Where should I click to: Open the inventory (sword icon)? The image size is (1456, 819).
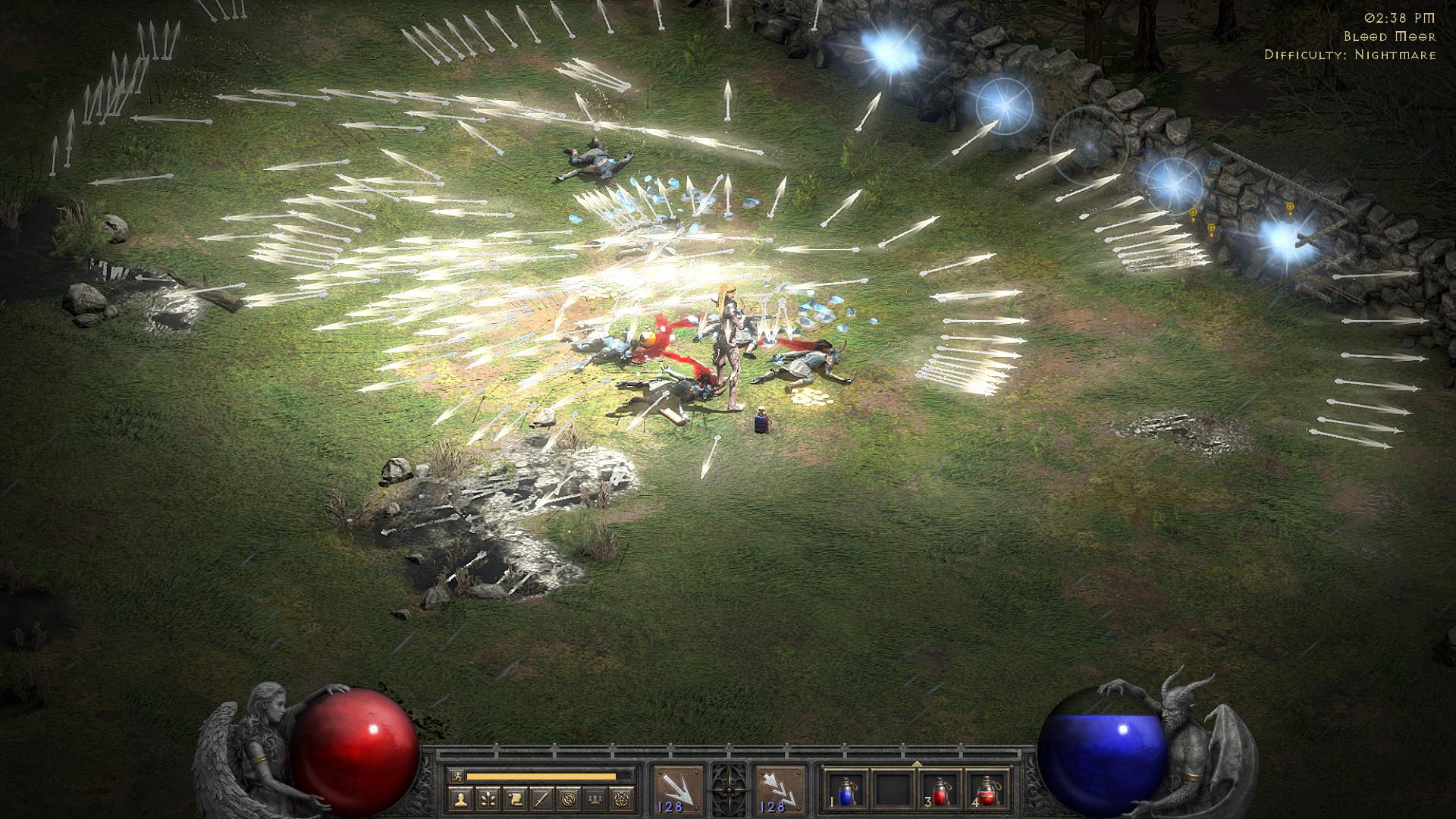pos(542,799)
